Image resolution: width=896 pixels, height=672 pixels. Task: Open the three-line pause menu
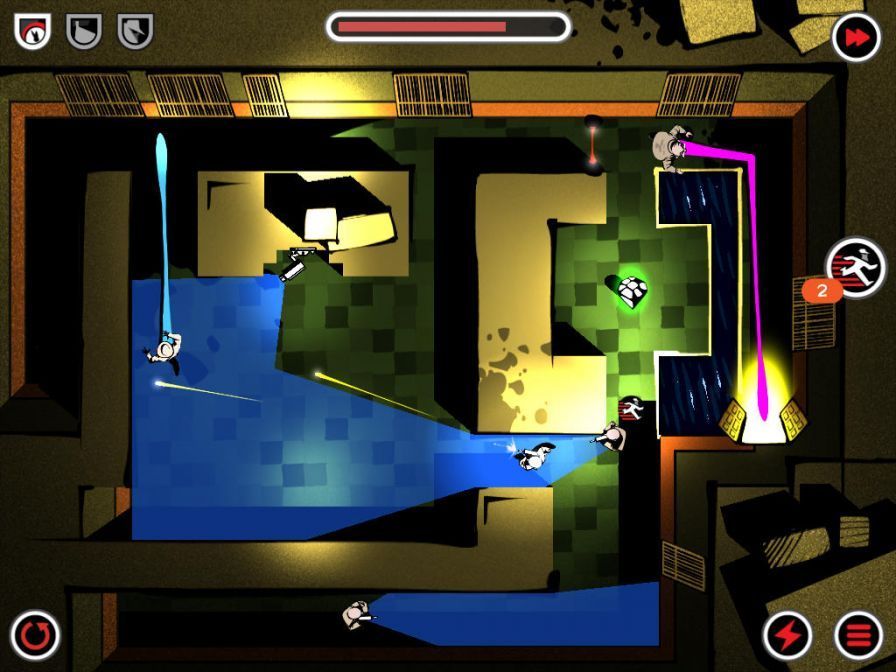click(x=858, y=635)
